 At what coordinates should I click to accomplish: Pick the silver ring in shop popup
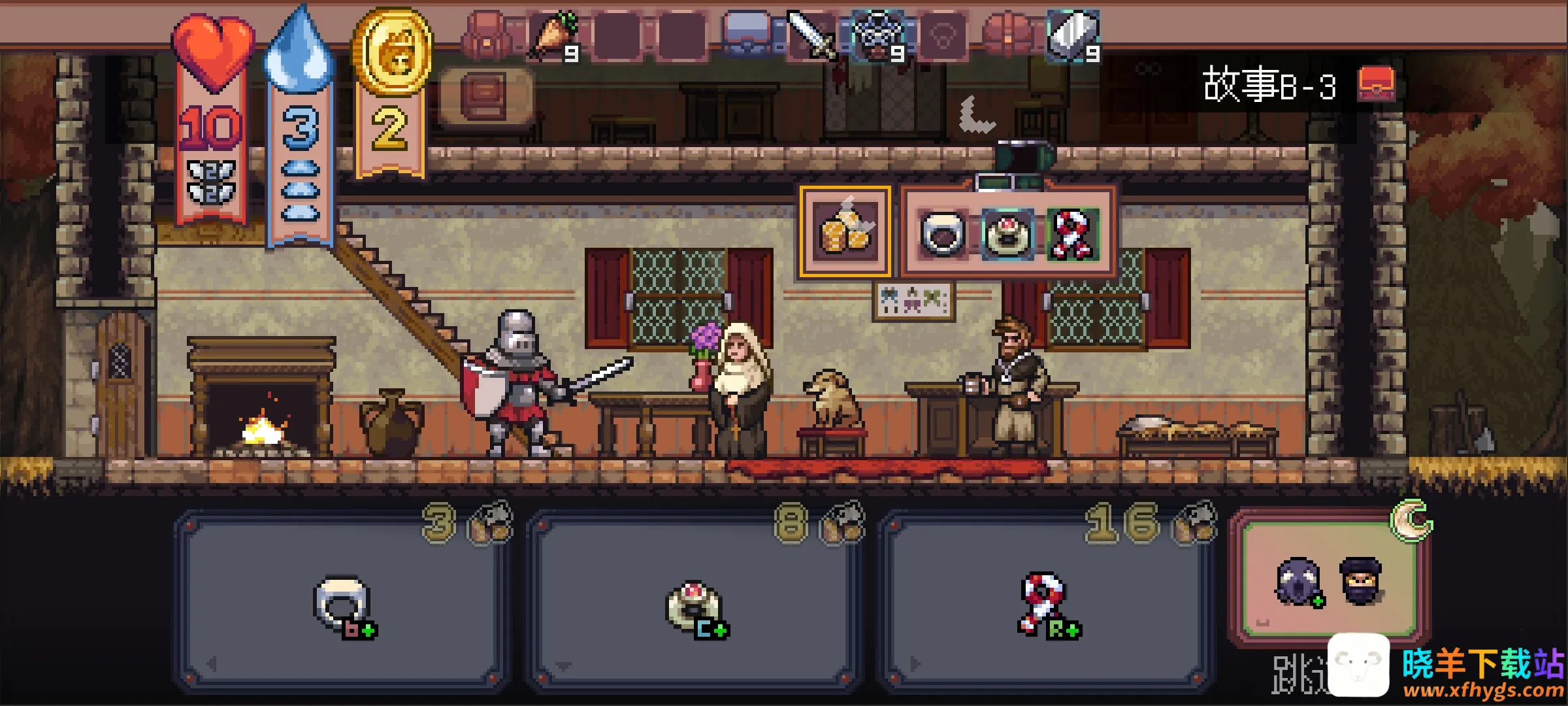941,233
